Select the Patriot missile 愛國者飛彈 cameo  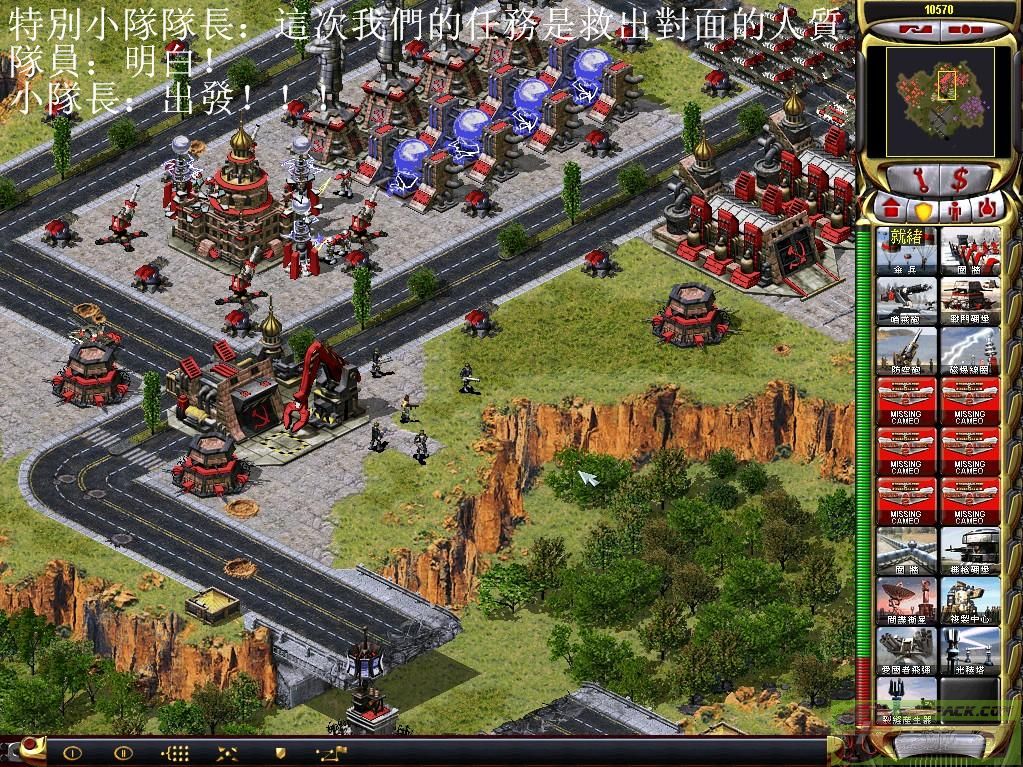[x=907, y=650]
